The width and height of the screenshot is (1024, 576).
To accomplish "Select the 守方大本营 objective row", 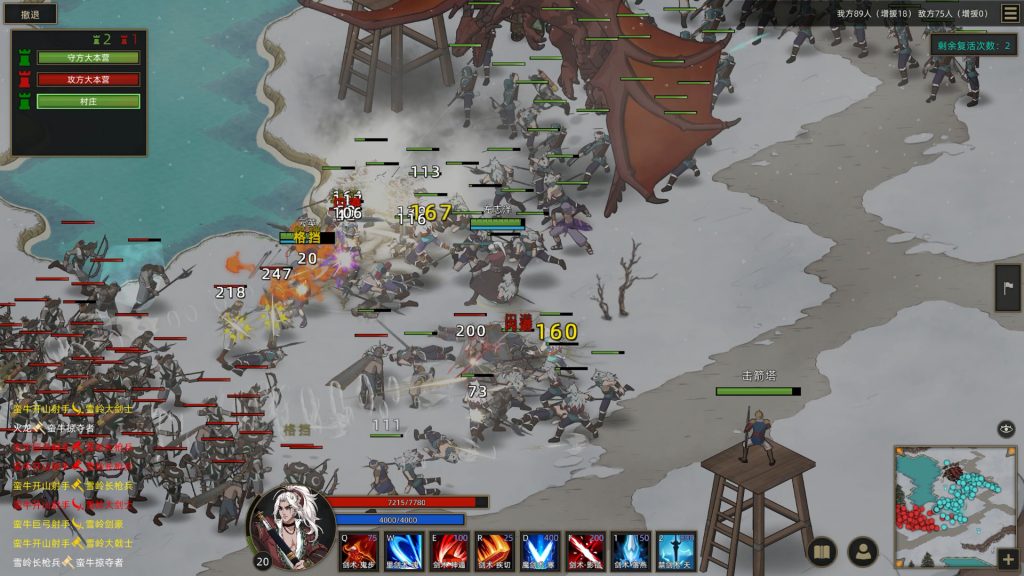I will 88,57.
